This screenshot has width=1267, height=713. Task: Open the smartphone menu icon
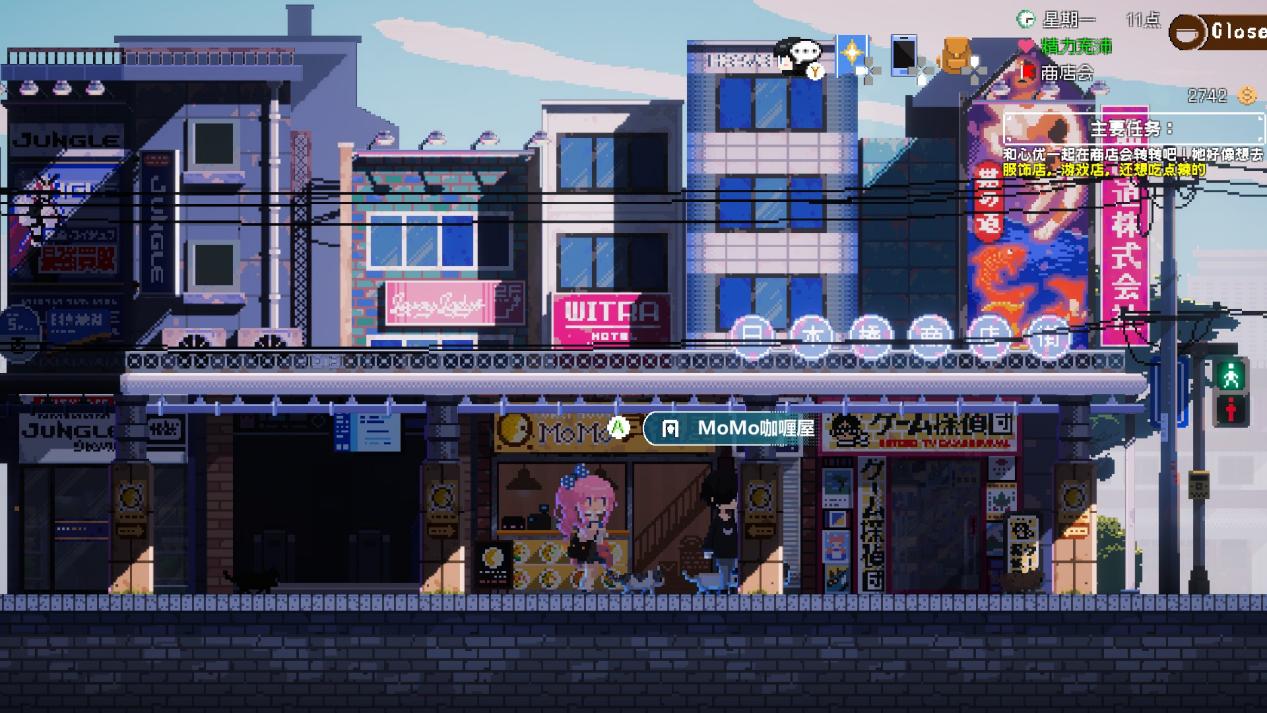(904, 55)
